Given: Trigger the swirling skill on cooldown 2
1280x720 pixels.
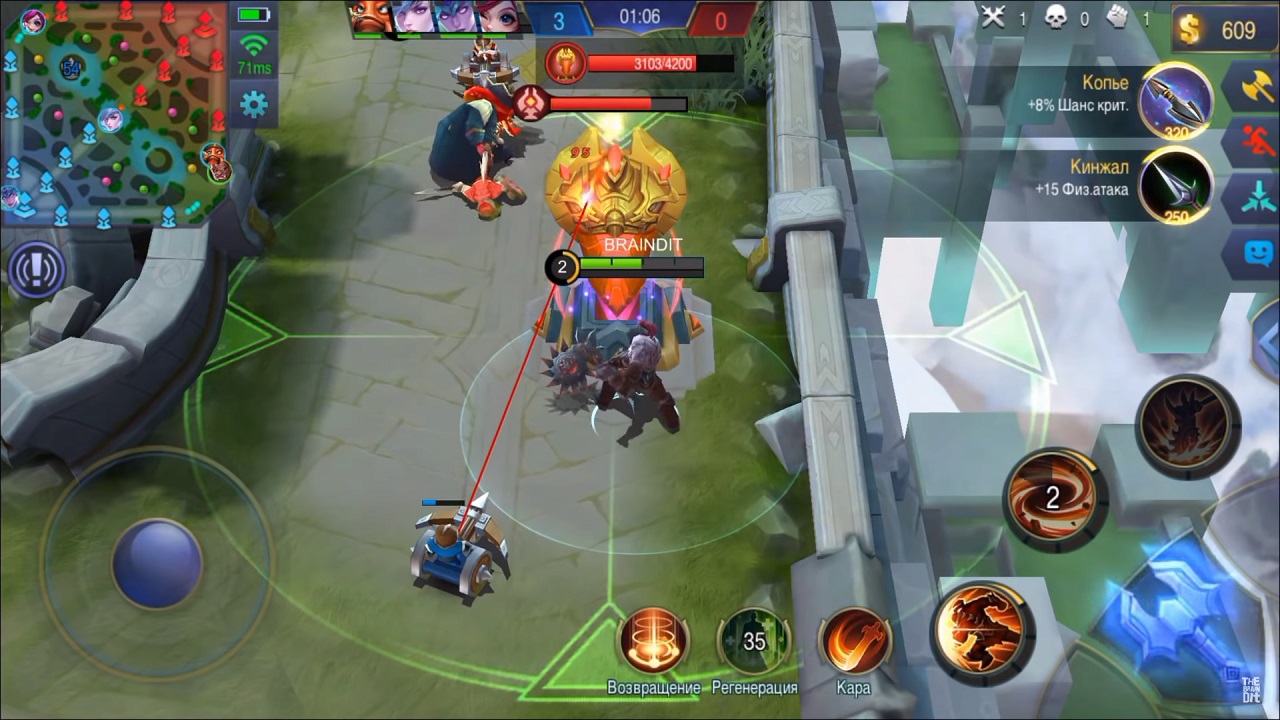Looking at the screenshot, I should pyautogui.click(x=1054, y=498).
